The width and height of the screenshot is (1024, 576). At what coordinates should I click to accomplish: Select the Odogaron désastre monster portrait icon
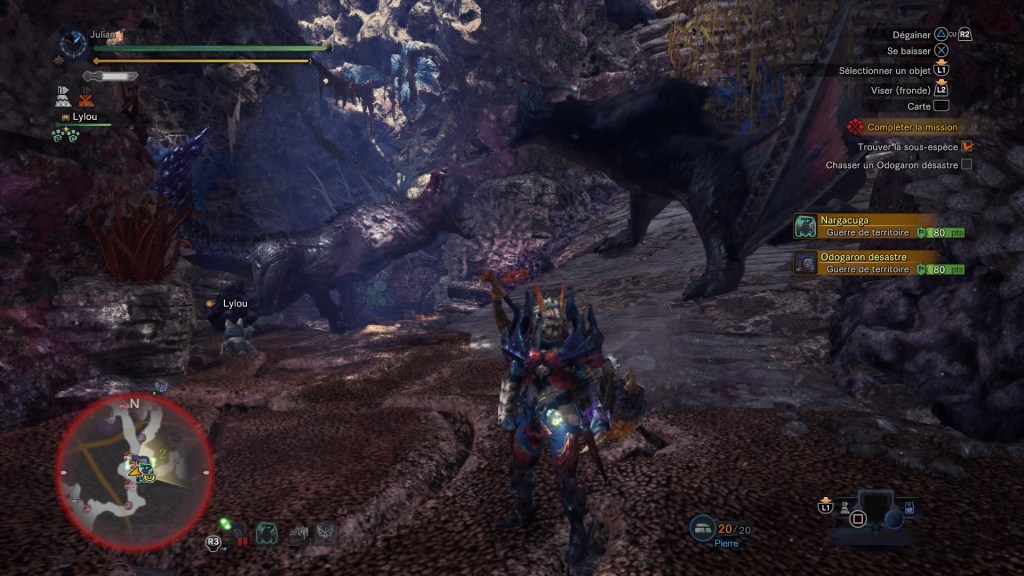806,263
